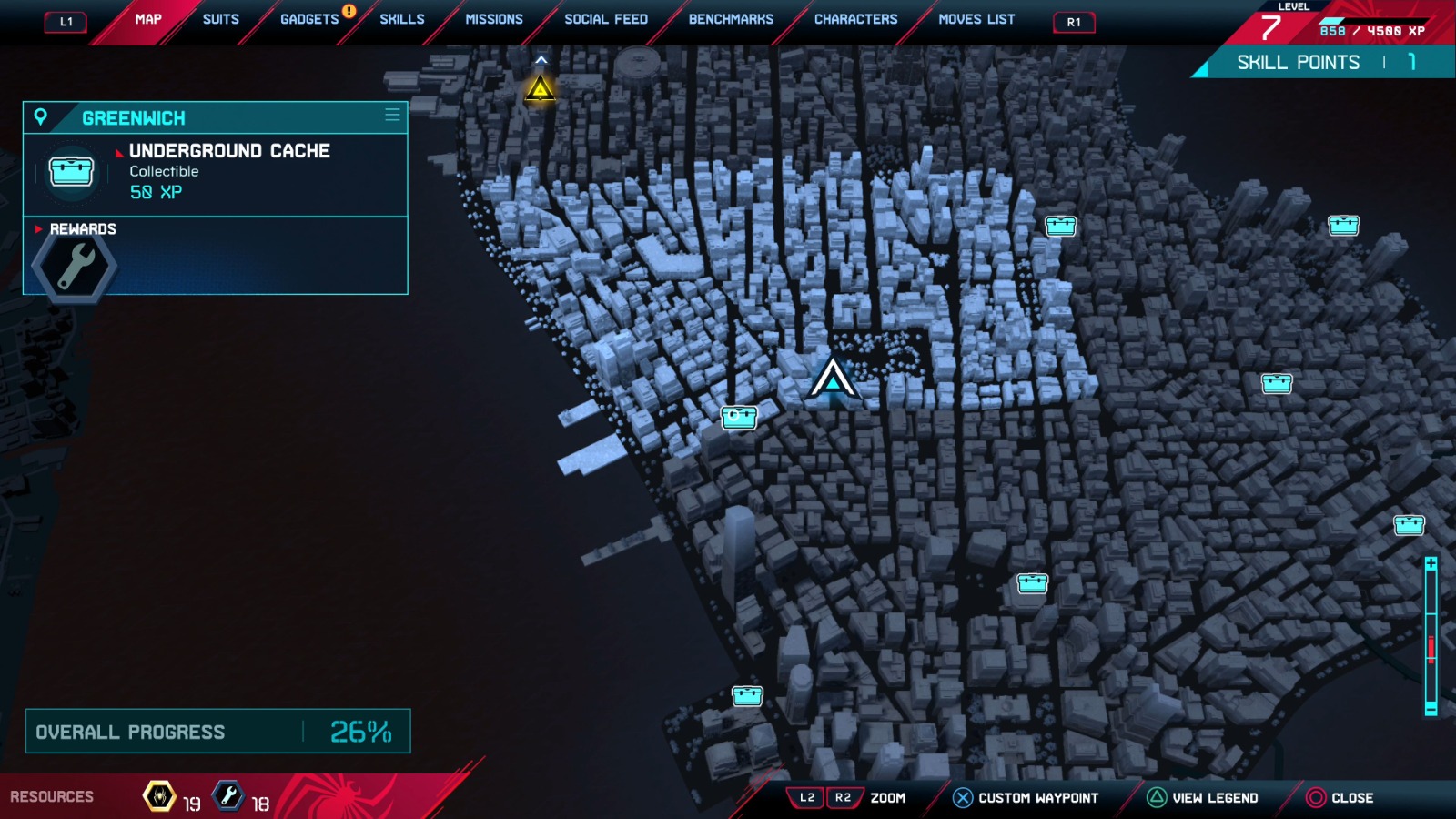Screen dimensions: 1456x819
Task: Go to the Missions tab
Action: (494, 19)
